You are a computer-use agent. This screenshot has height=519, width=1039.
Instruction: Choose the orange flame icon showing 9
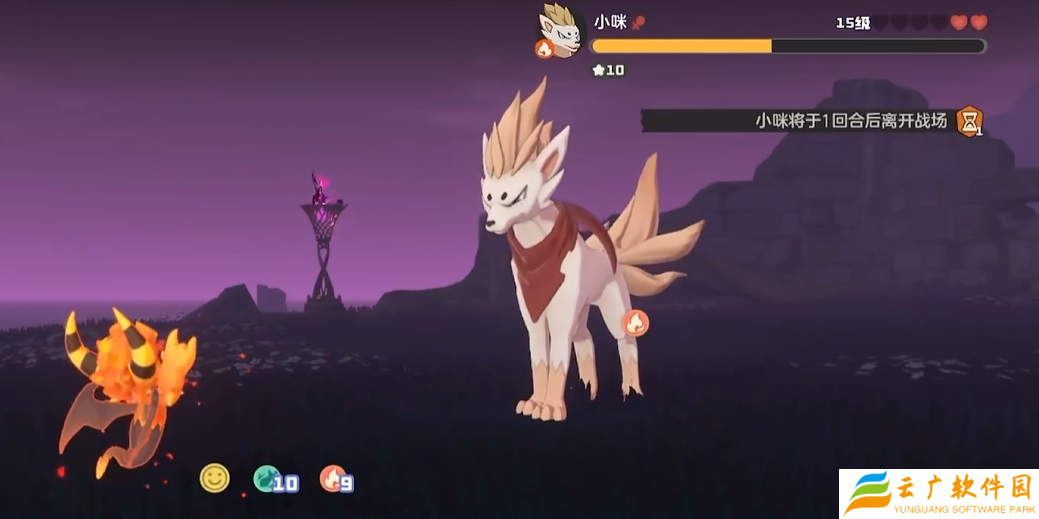coord(332,479)
